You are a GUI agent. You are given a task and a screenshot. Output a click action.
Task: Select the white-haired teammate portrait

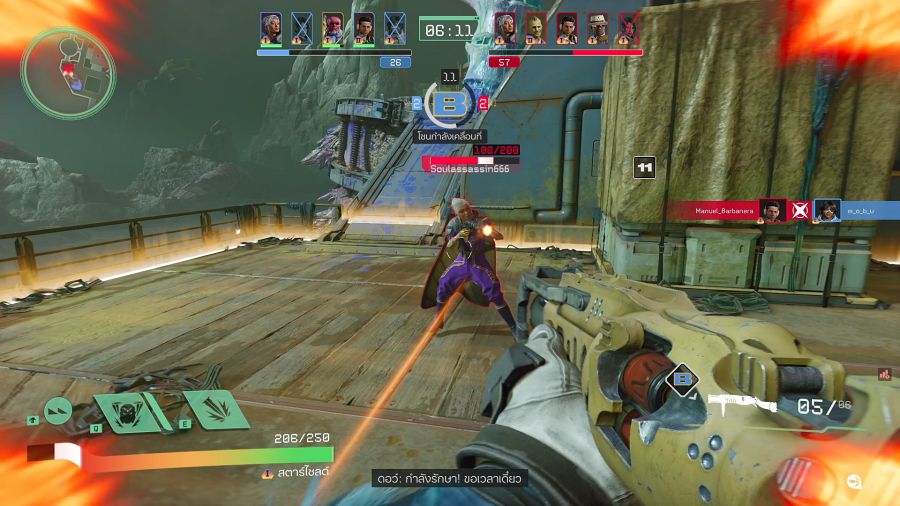click(x=270, y=27)
